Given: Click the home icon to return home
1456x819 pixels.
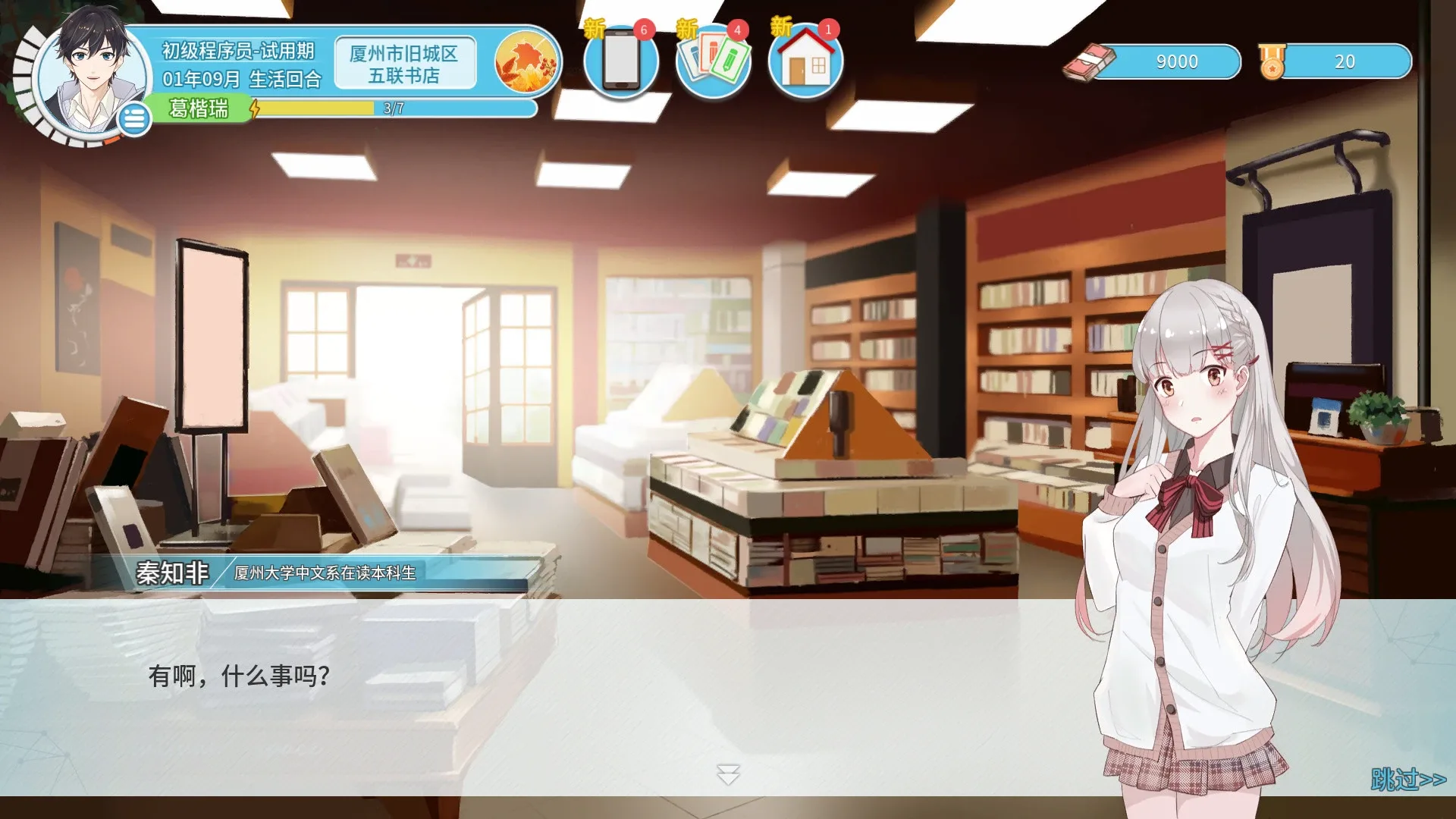Looking at the screenshot, I should pyautogui.click(x=806, y=64).
